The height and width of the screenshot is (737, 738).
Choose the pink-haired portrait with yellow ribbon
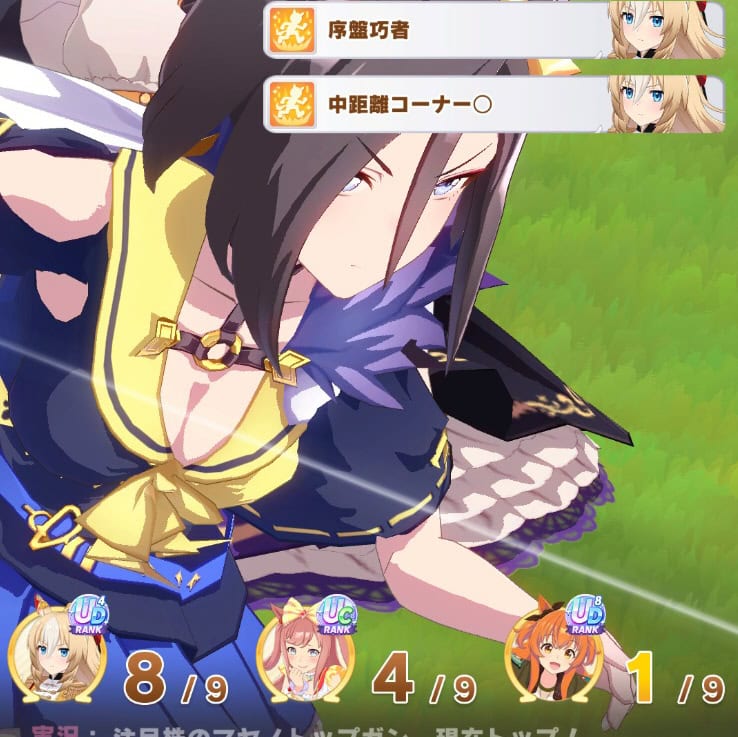[304, 655]
